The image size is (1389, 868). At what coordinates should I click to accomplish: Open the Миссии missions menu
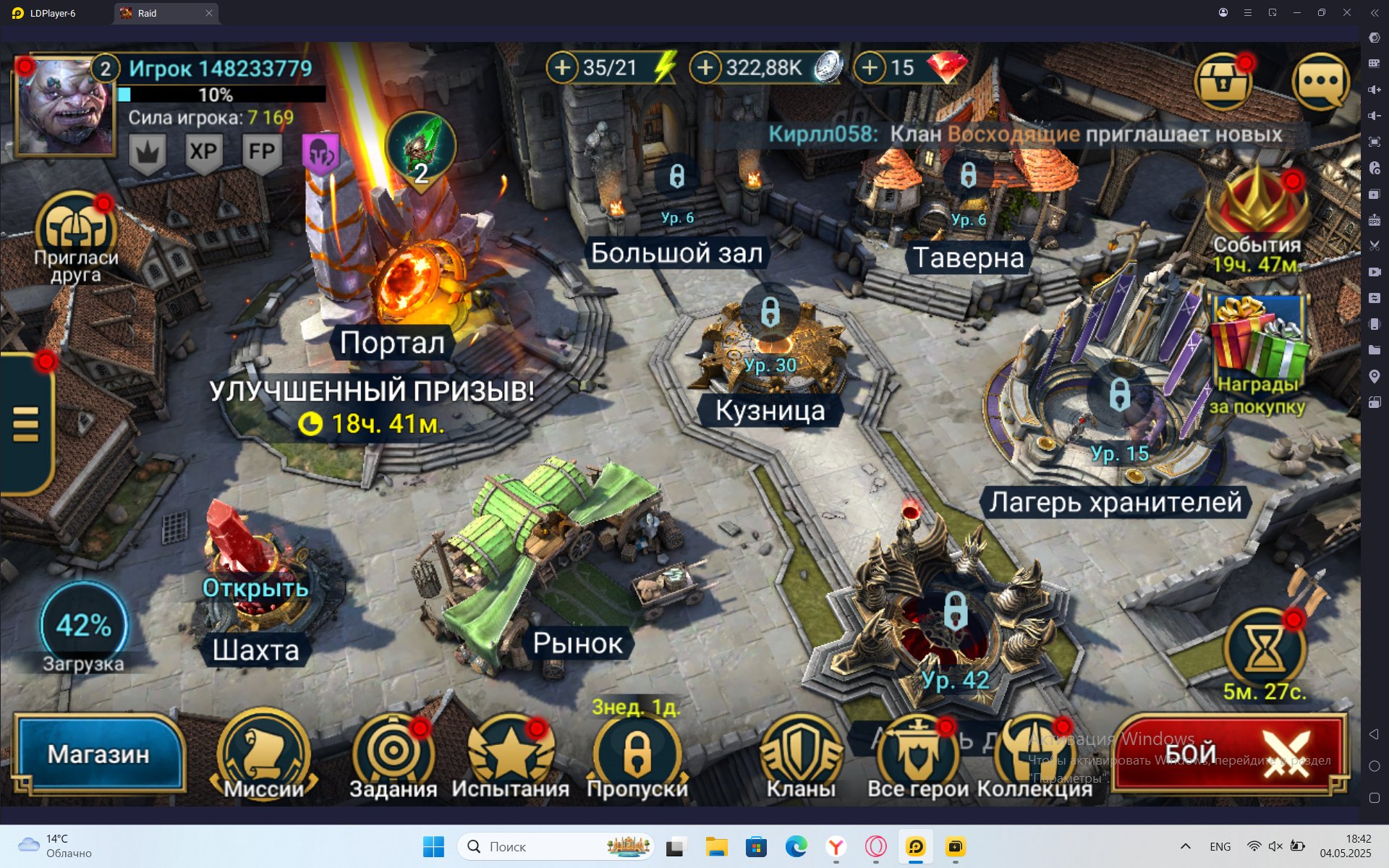coord(264,757)
